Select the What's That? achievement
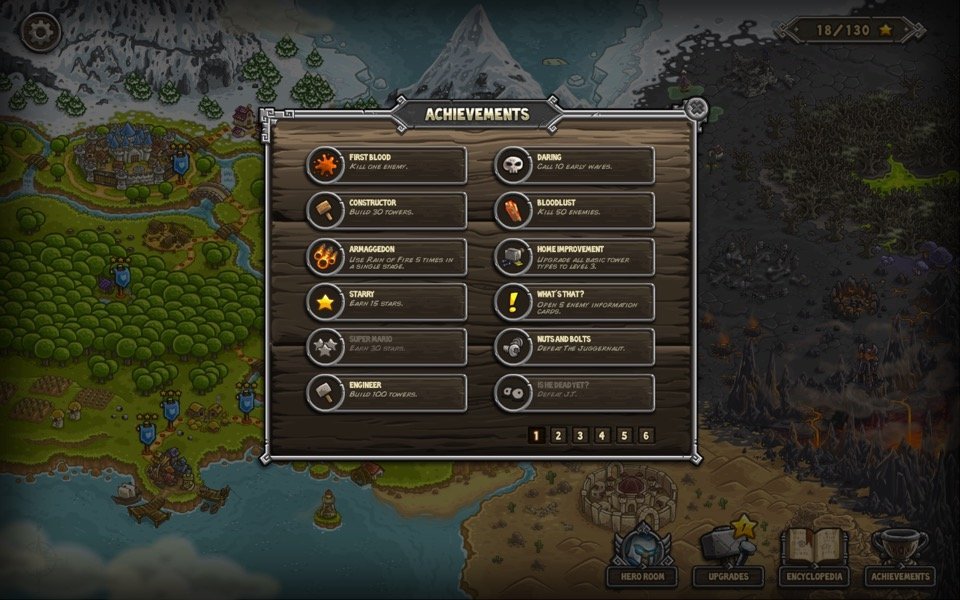The width and height of the screenshot is (960, 600). point(575,301)
